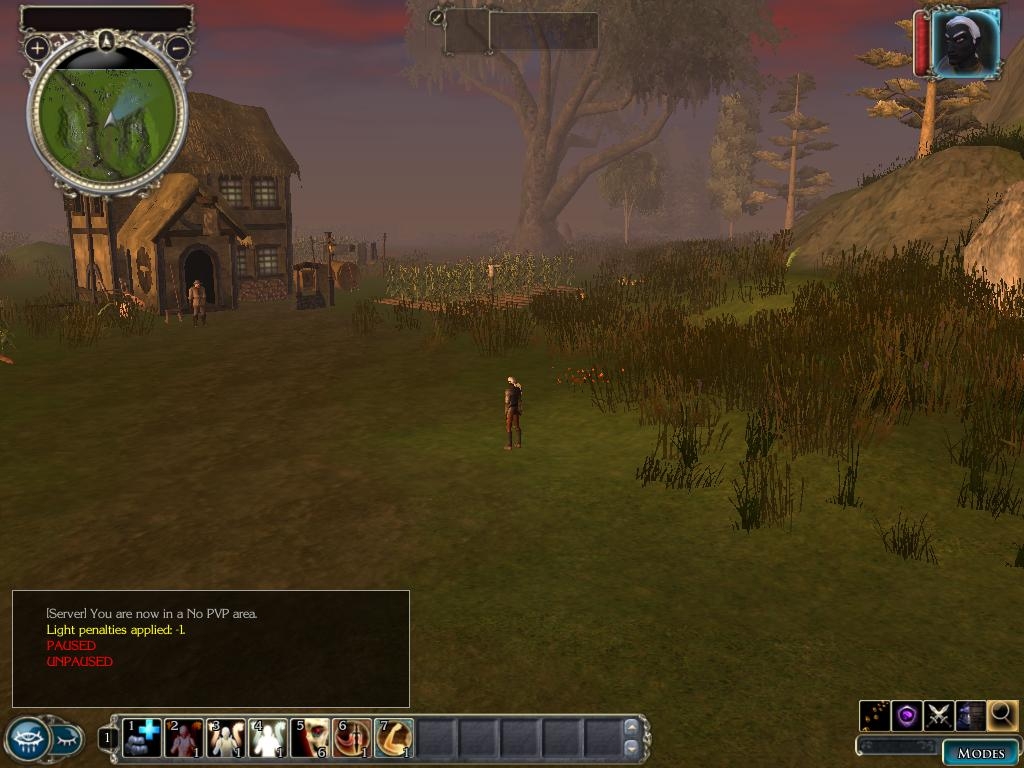Activate the crossed swords combat mode icon

click(x=938, y=715)
